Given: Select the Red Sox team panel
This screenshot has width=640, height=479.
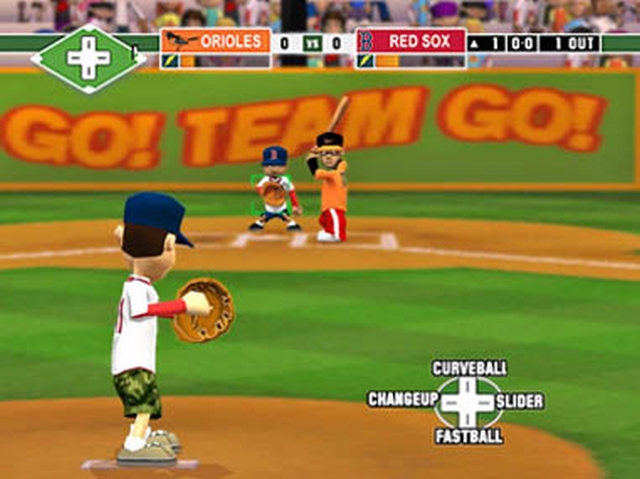Looking at the screenshot, I should (x=410, y=47).
